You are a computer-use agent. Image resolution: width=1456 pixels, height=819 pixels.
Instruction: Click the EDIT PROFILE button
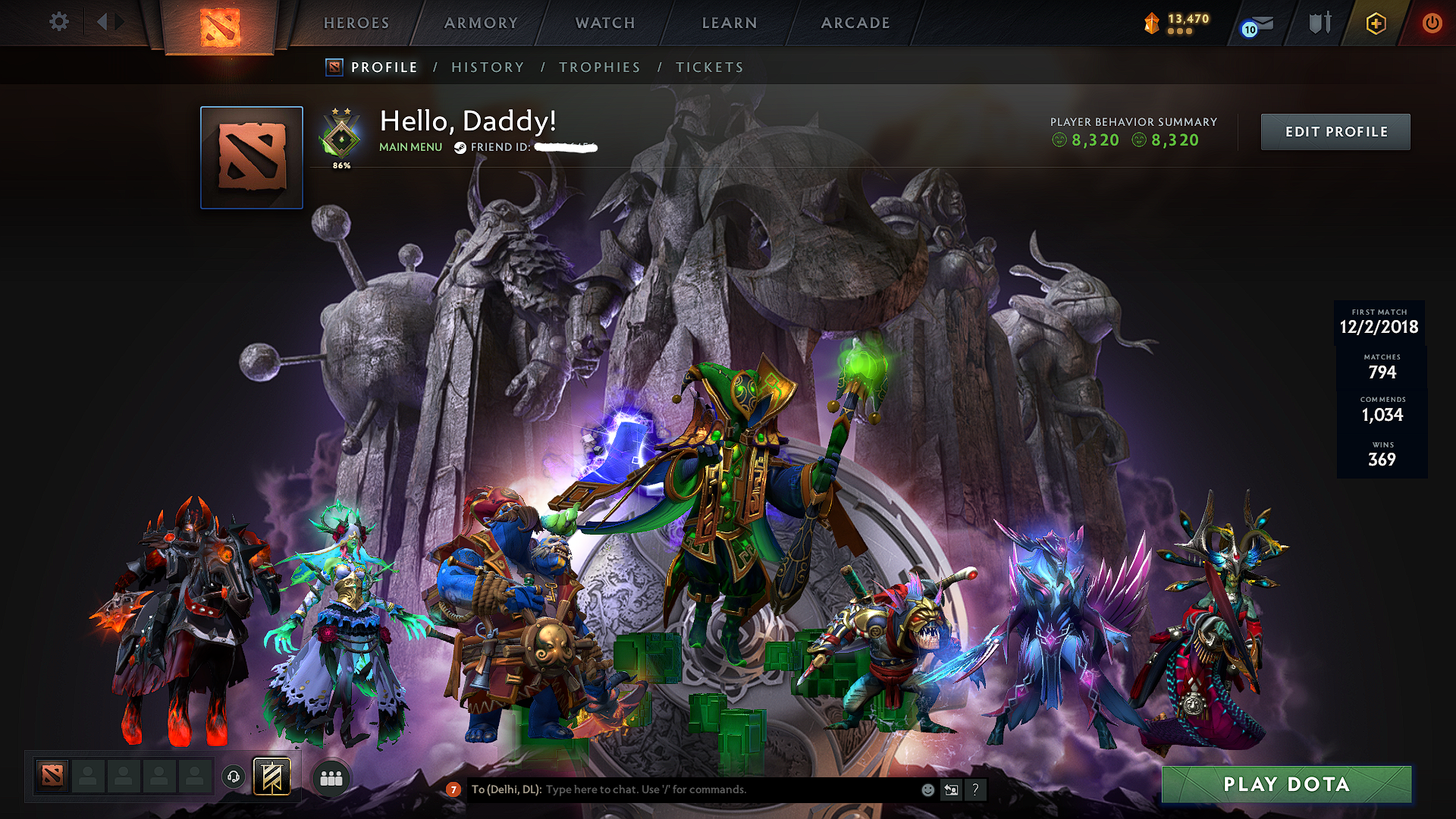(x=1335, y=131)
